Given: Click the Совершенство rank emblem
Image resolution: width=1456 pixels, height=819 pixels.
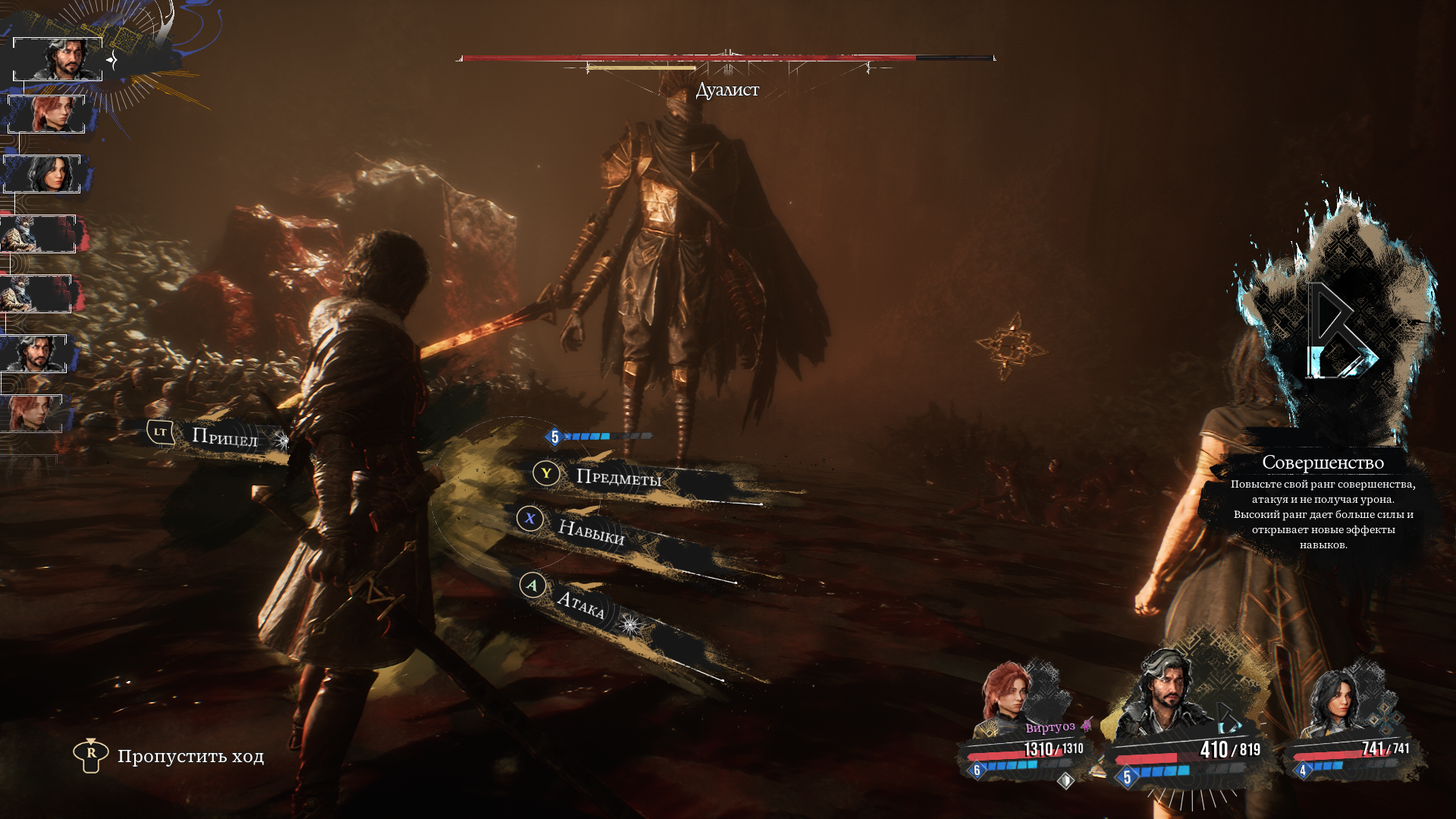Looking at the screenshot, I should click(x=1338, y=330).
